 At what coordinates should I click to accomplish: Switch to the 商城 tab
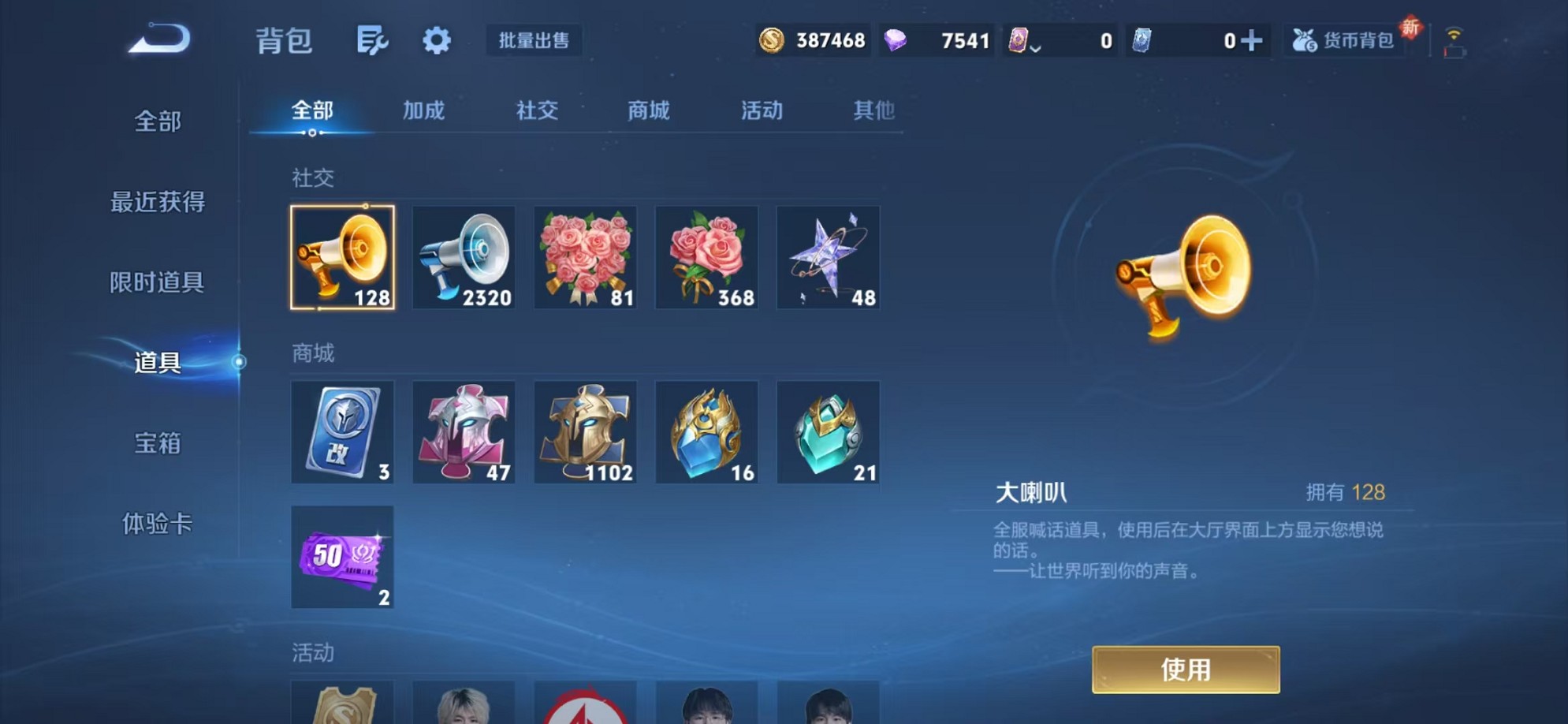648,110
